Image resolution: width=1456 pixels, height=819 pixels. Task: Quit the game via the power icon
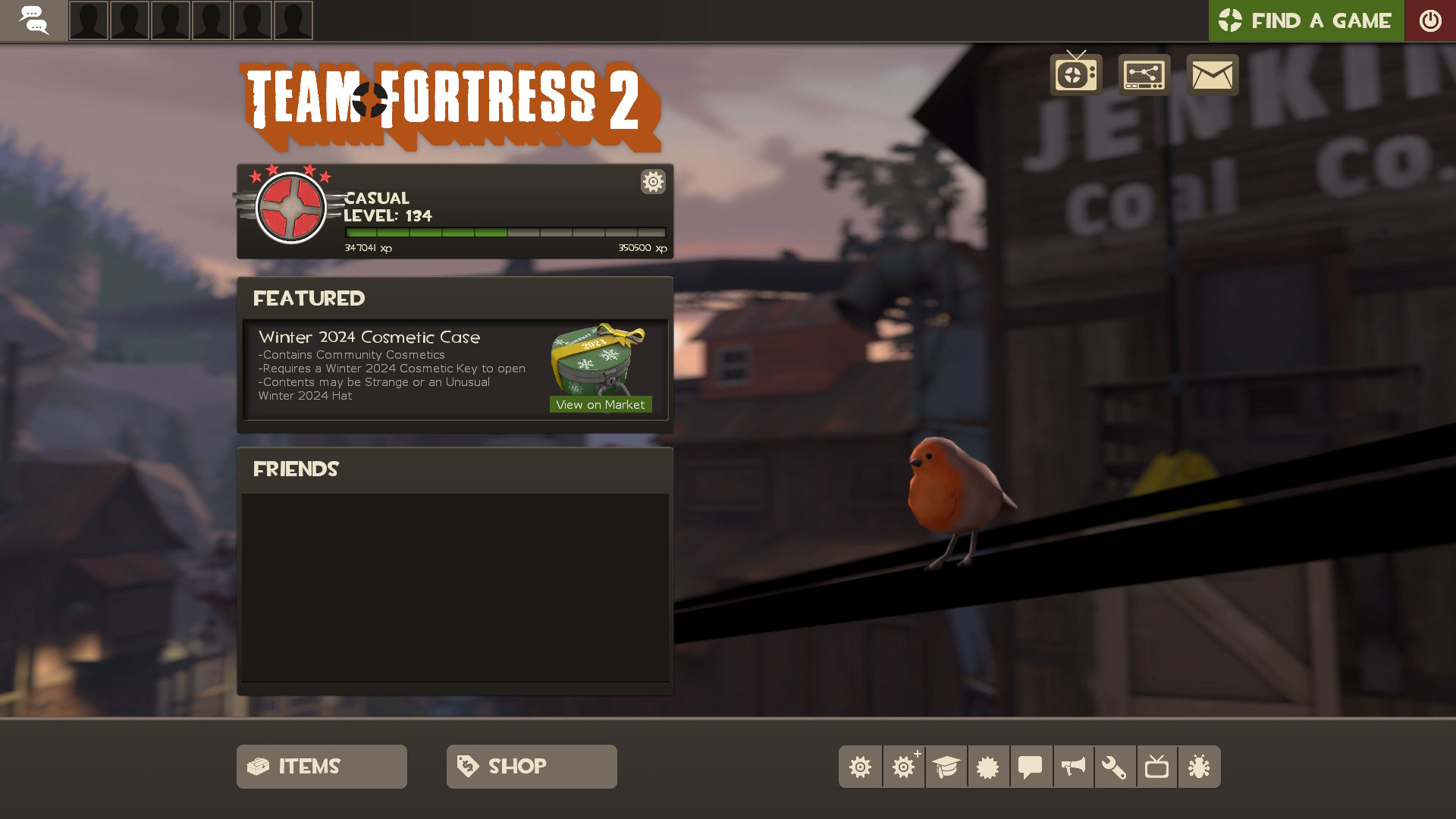(x=1430, y=20)
